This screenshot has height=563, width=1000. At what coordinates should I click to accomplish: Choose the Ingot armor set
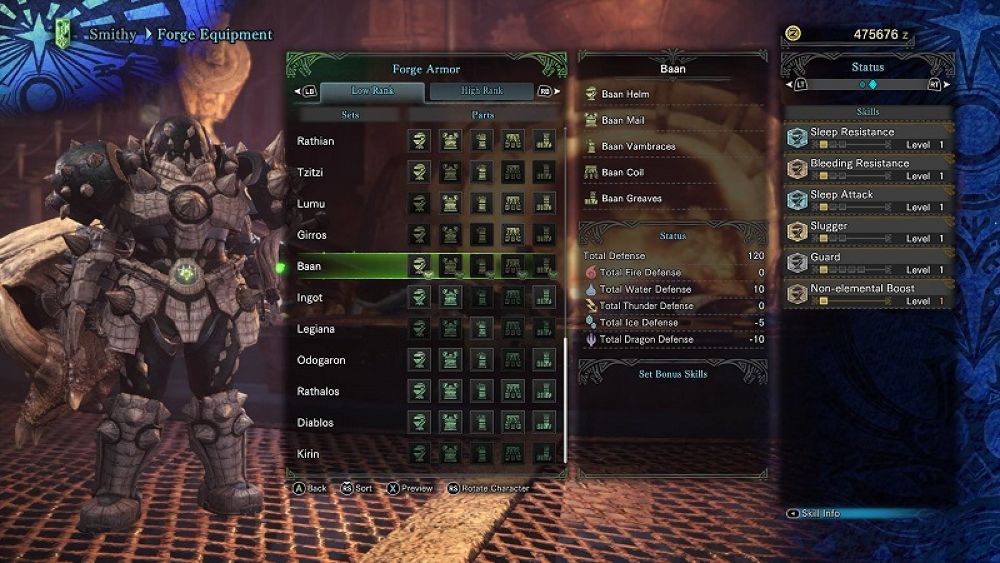[310, 298]
